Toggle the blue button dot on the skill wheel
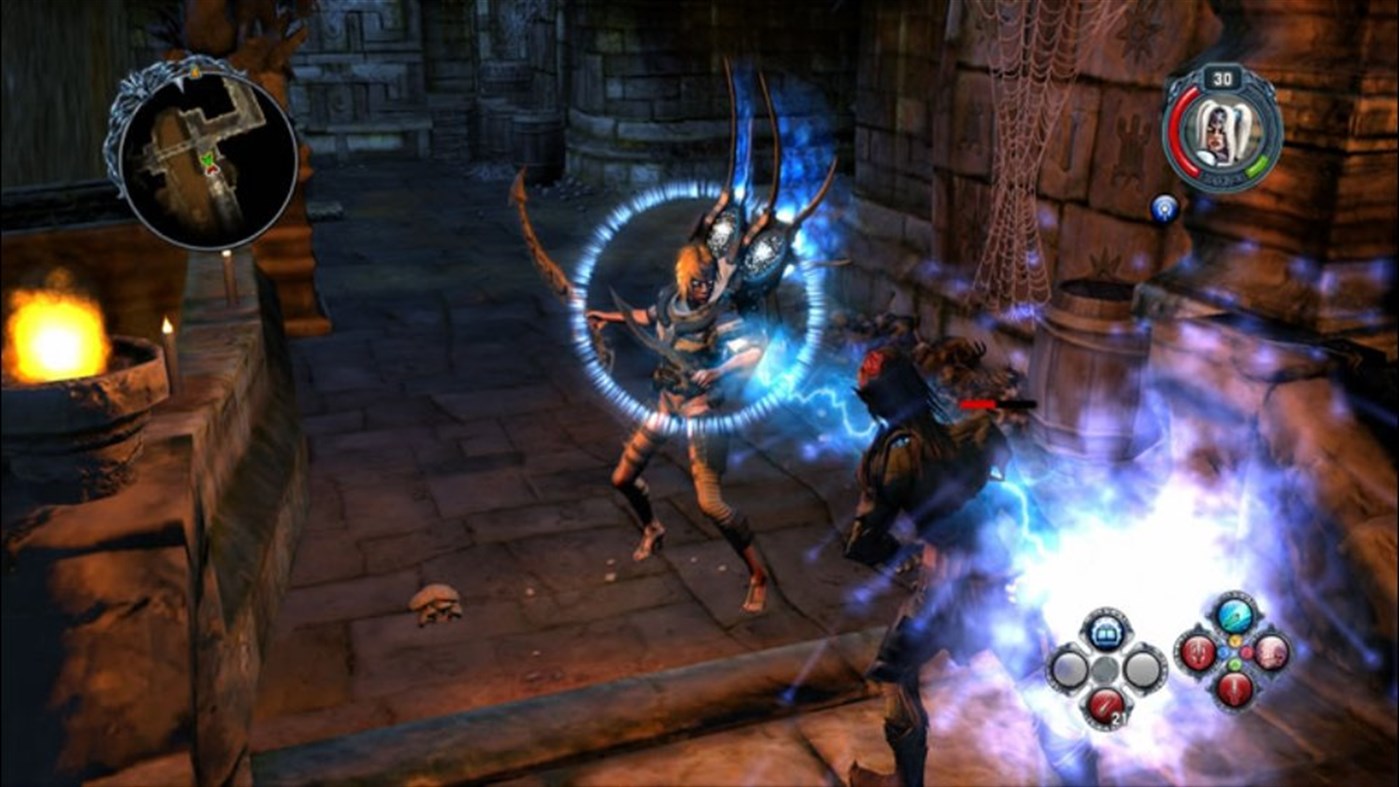Image resolution: width=1399 pixels, height=787 pixels. 1224,653
